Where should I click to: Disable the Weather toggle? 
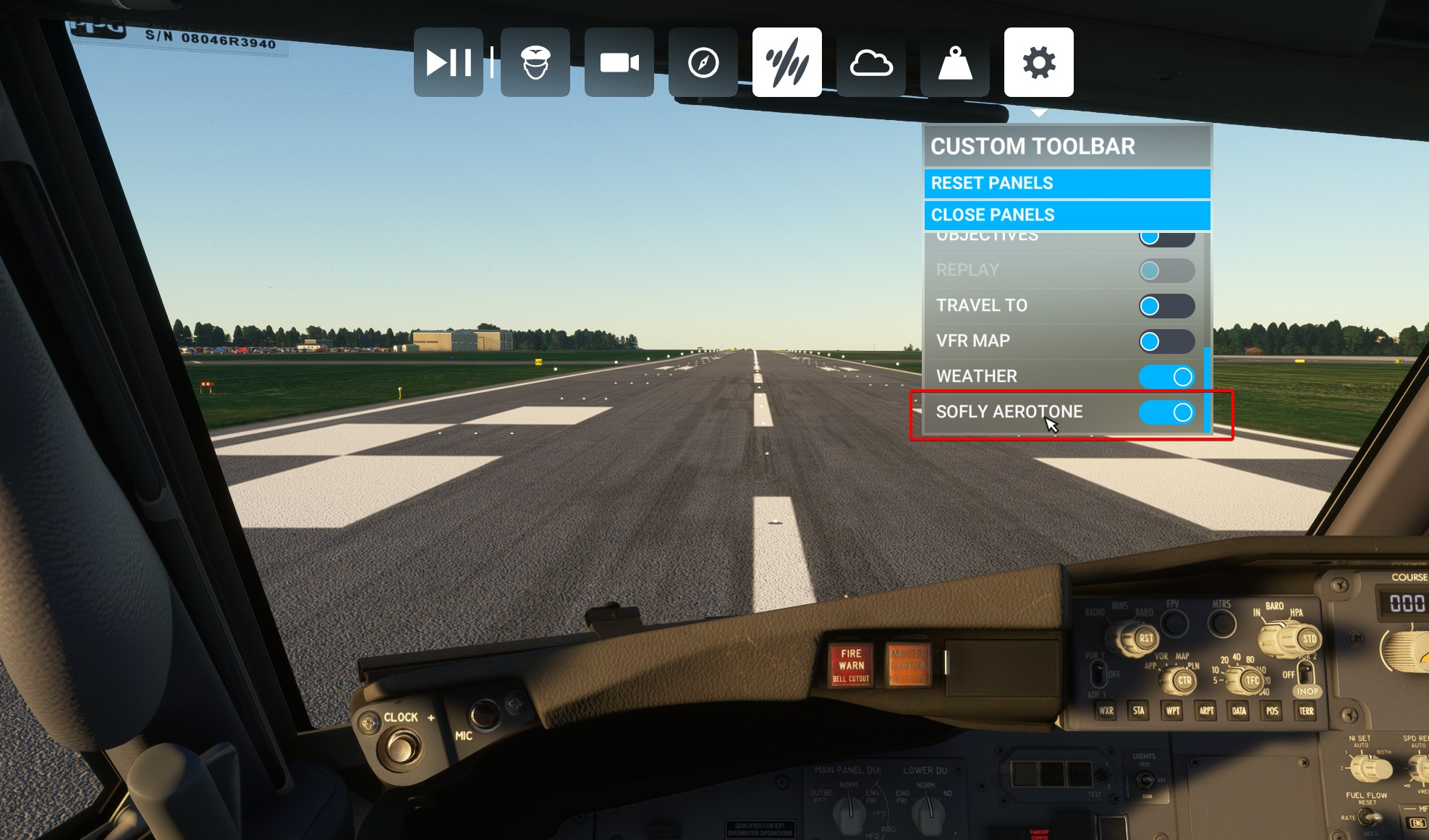(x=1166, y=377)
